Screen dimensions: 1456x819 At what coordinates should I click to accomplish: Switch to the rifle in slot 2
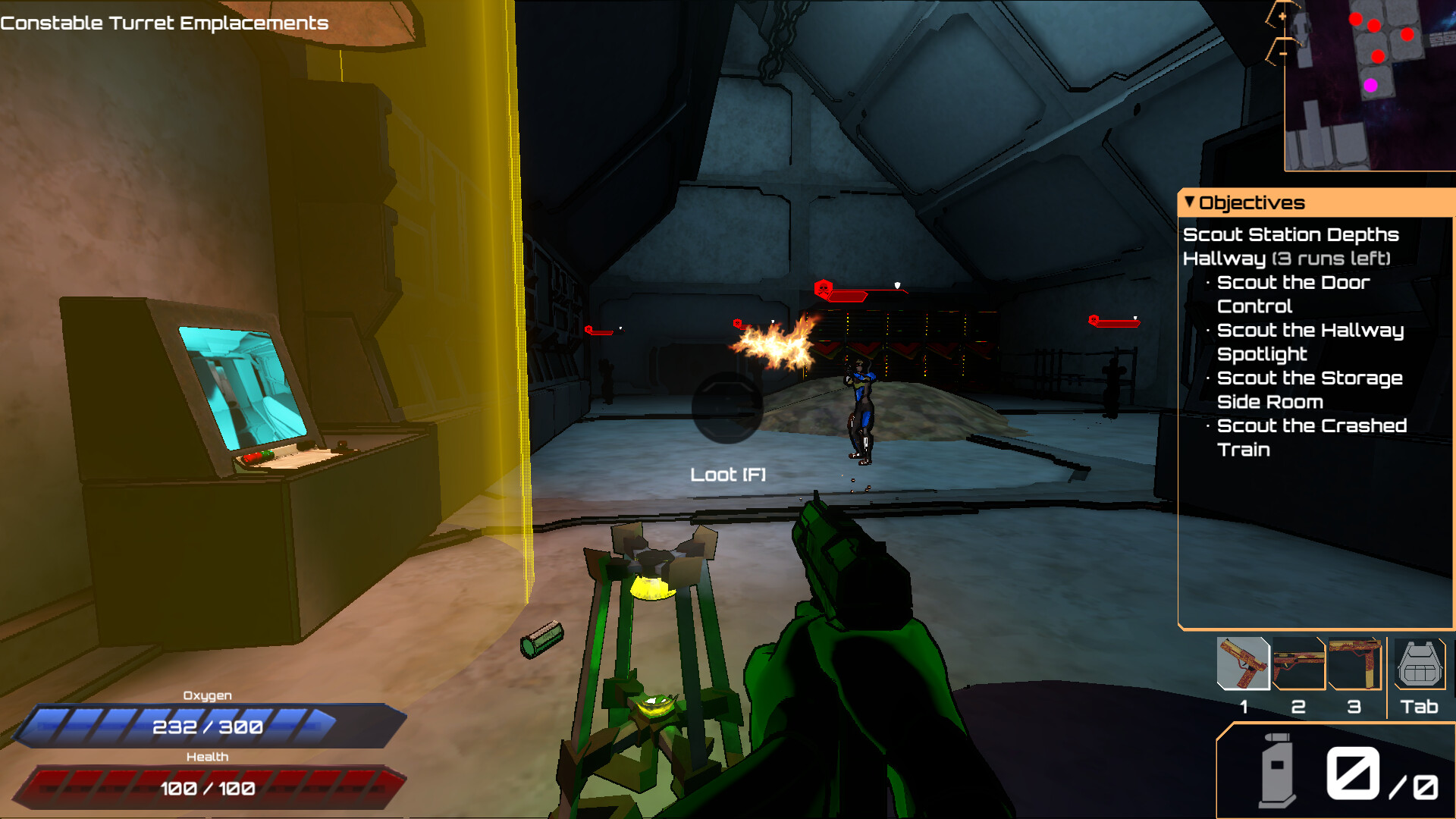tap(1299, 664)
